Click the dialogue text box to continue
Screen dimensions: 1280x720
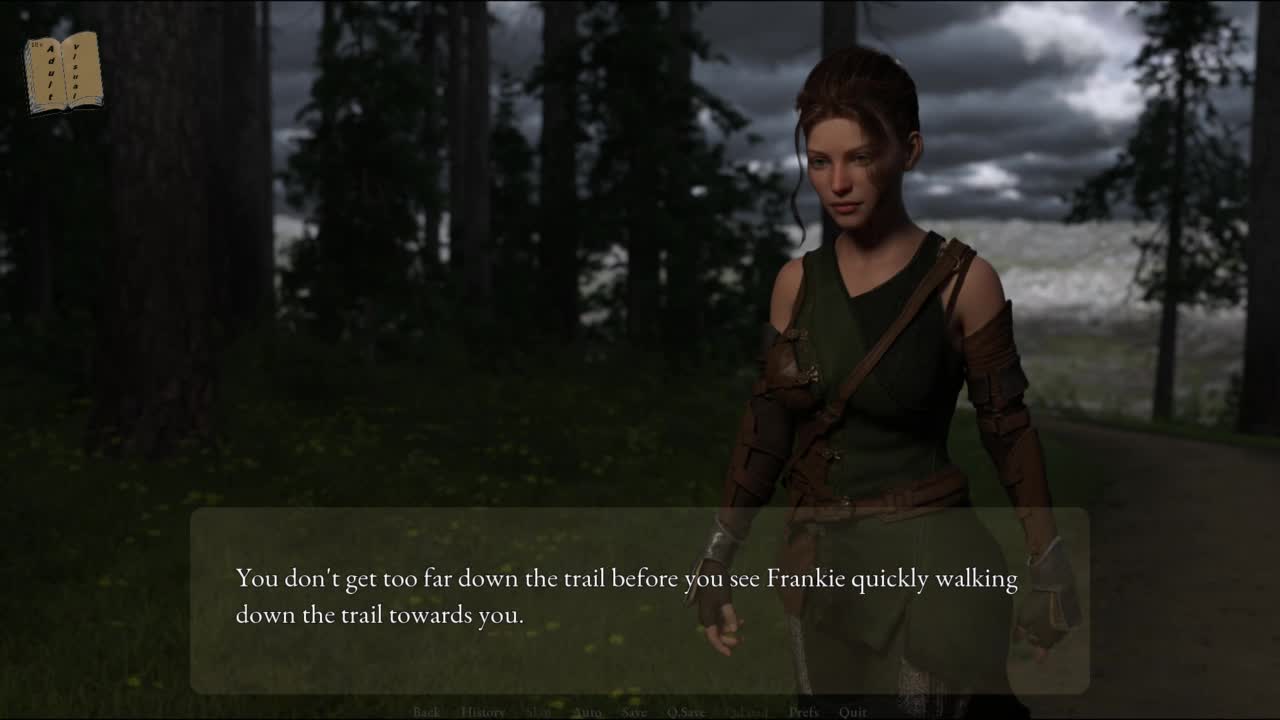click(639, 600)
